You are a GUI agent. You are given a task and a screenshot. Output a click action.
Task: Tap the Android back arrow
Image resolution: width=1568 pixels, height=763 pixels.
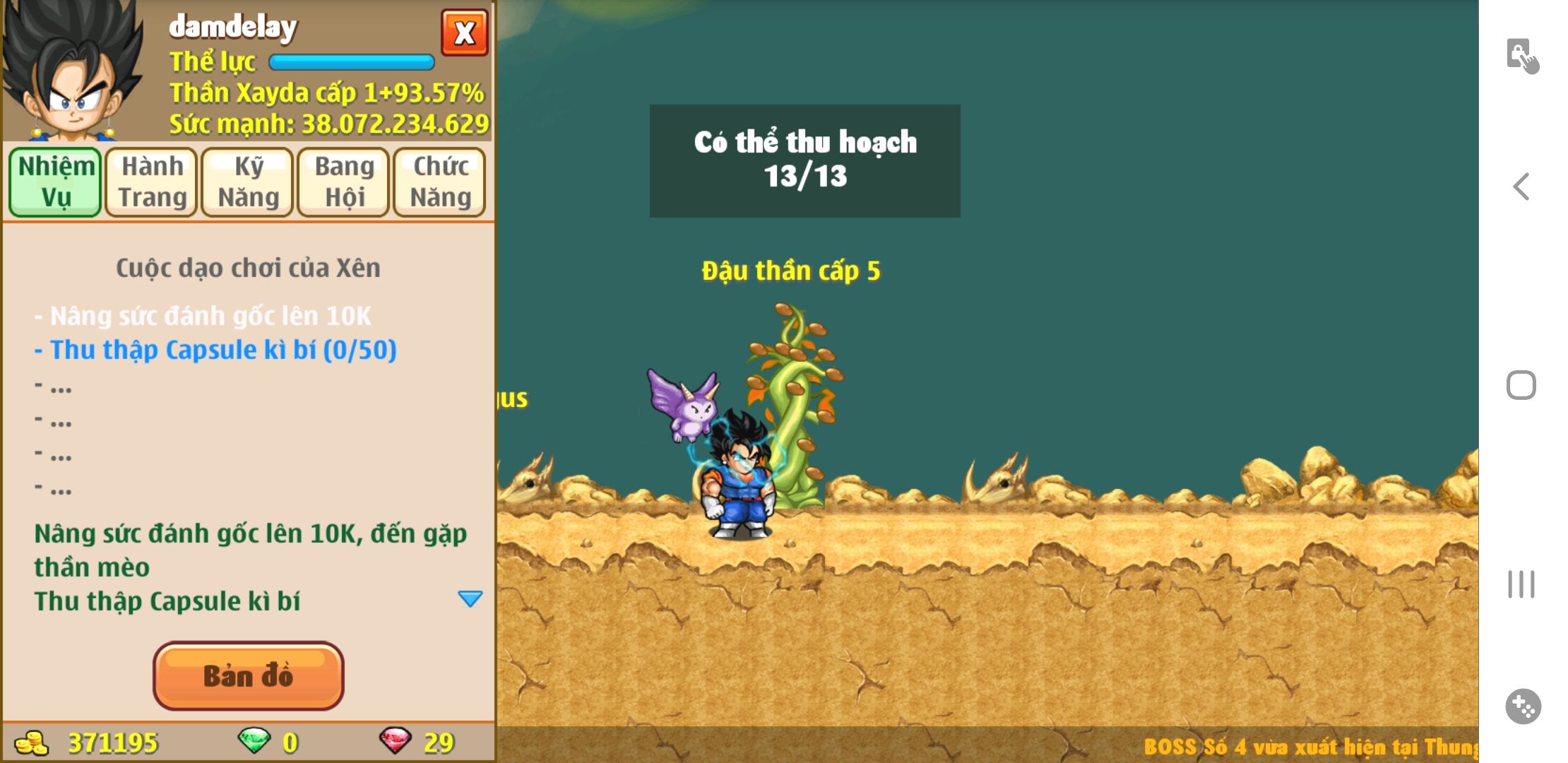(x=1521, y=187)
